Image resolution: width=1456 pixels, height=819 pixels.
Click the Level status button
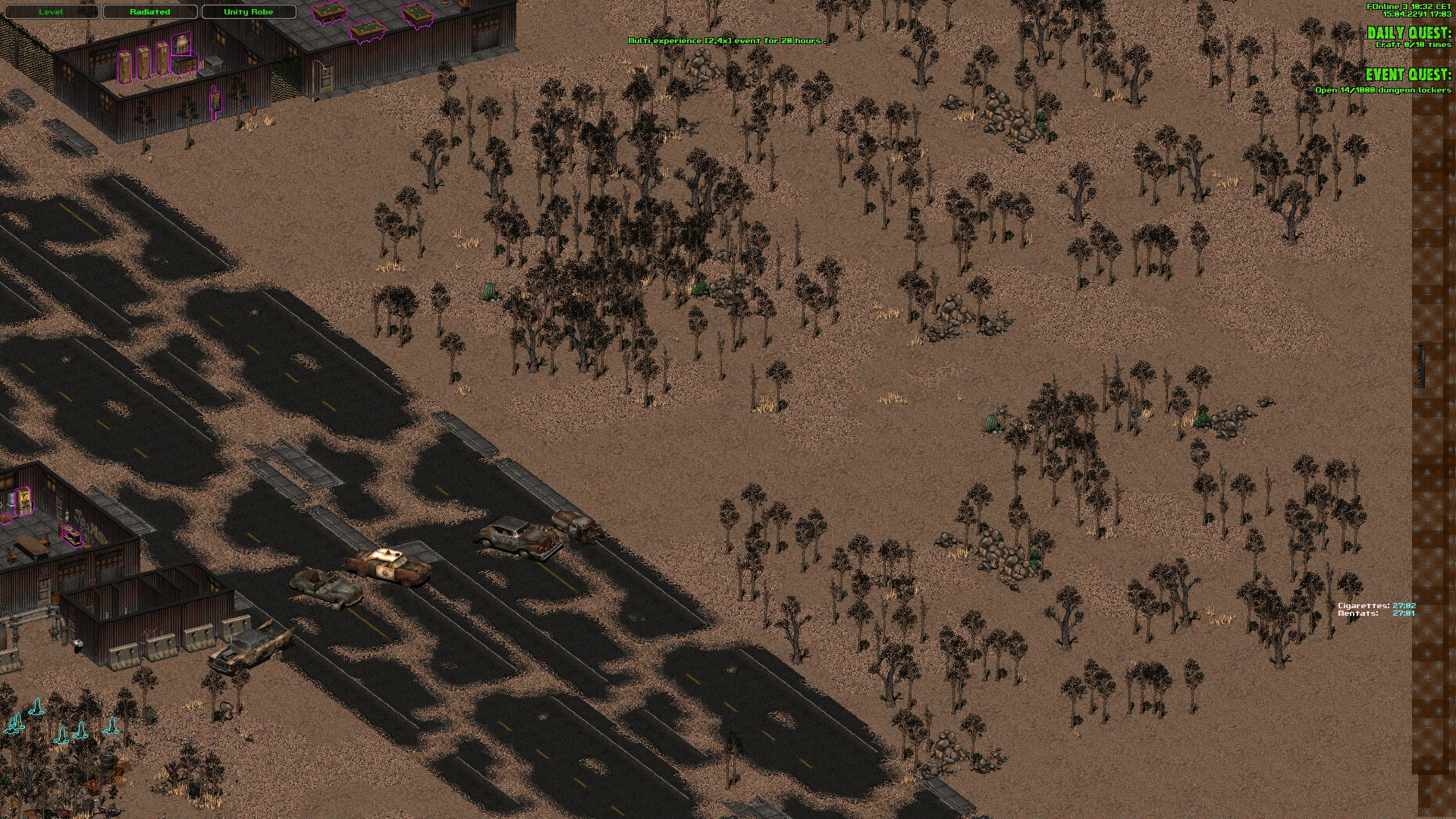(51, 12)
